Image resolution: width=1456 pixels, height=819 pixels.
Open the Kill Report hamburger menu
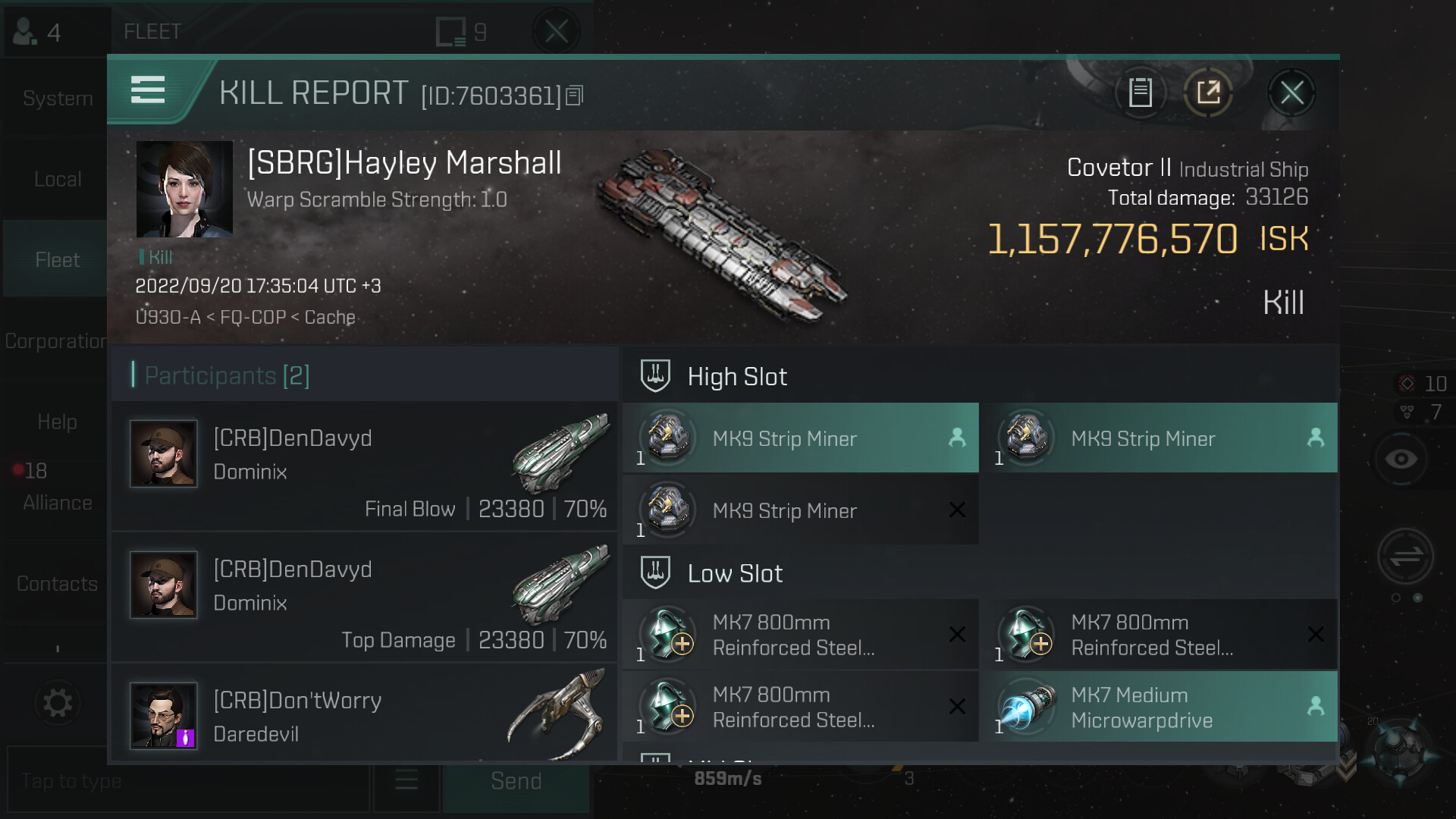point(148,90)
